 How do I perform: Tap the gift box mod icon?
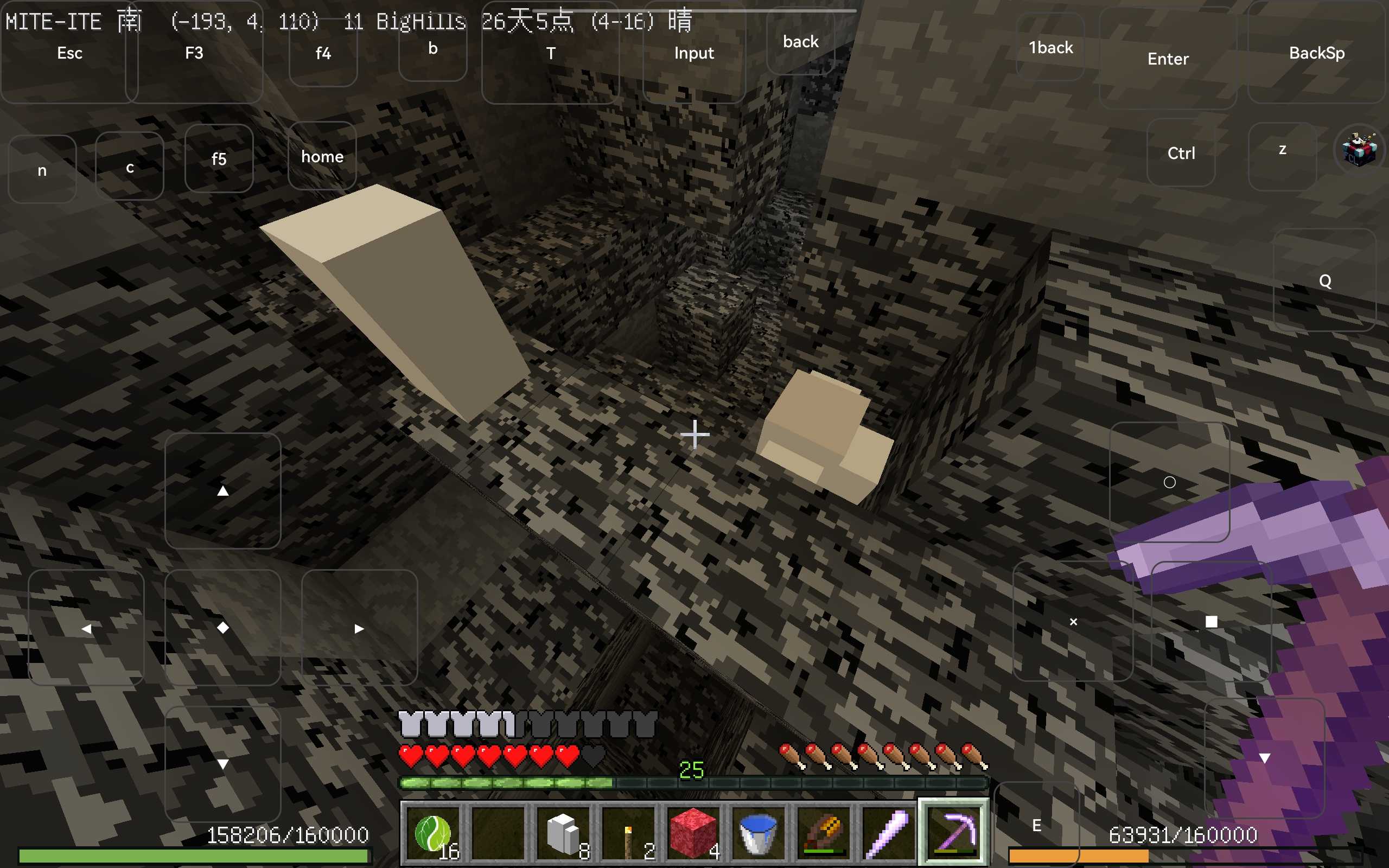[1359, 149]
